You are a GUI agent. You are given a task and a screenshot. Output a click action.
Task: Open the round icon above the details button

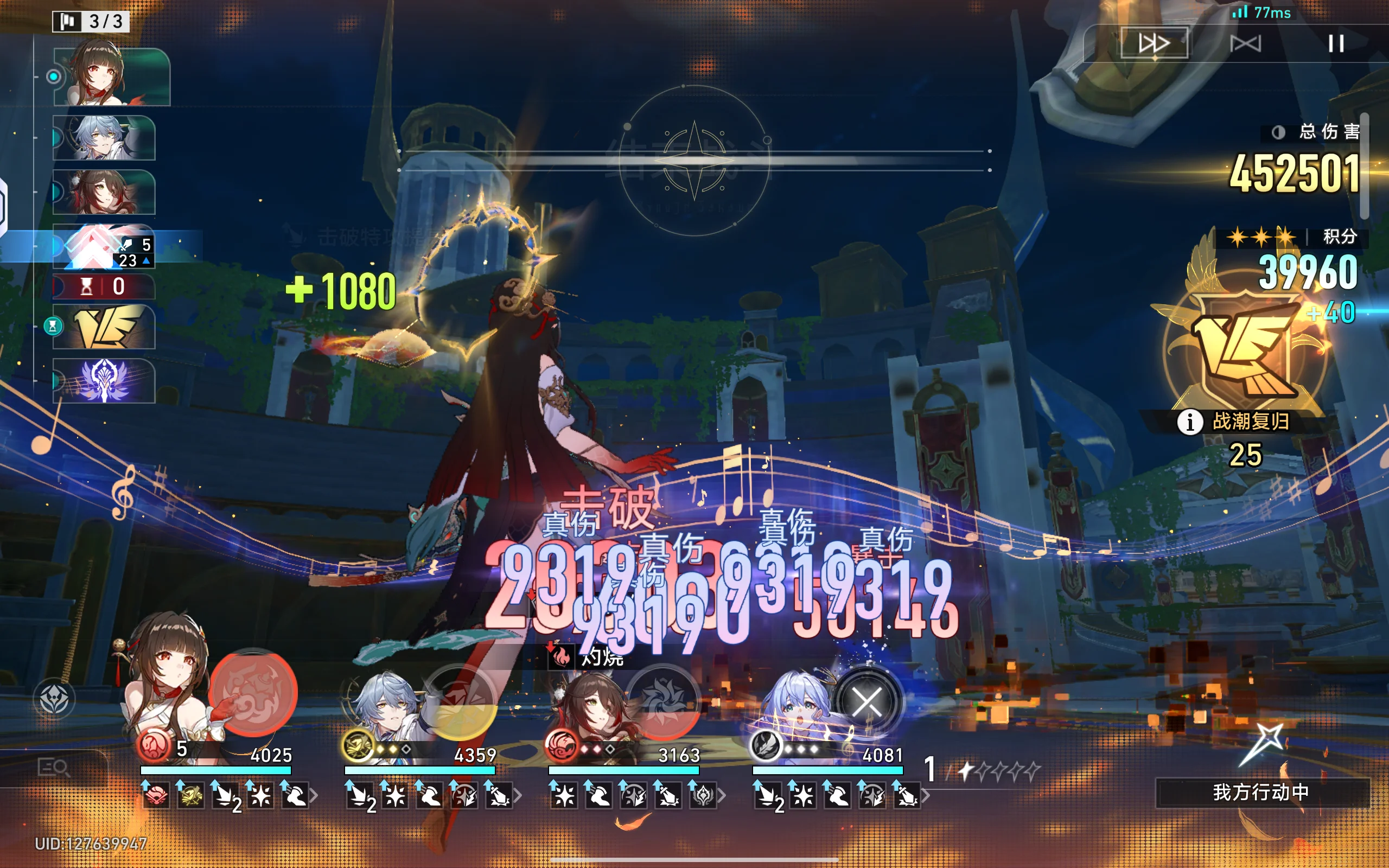pyautogui.click(x=54, y=699)
